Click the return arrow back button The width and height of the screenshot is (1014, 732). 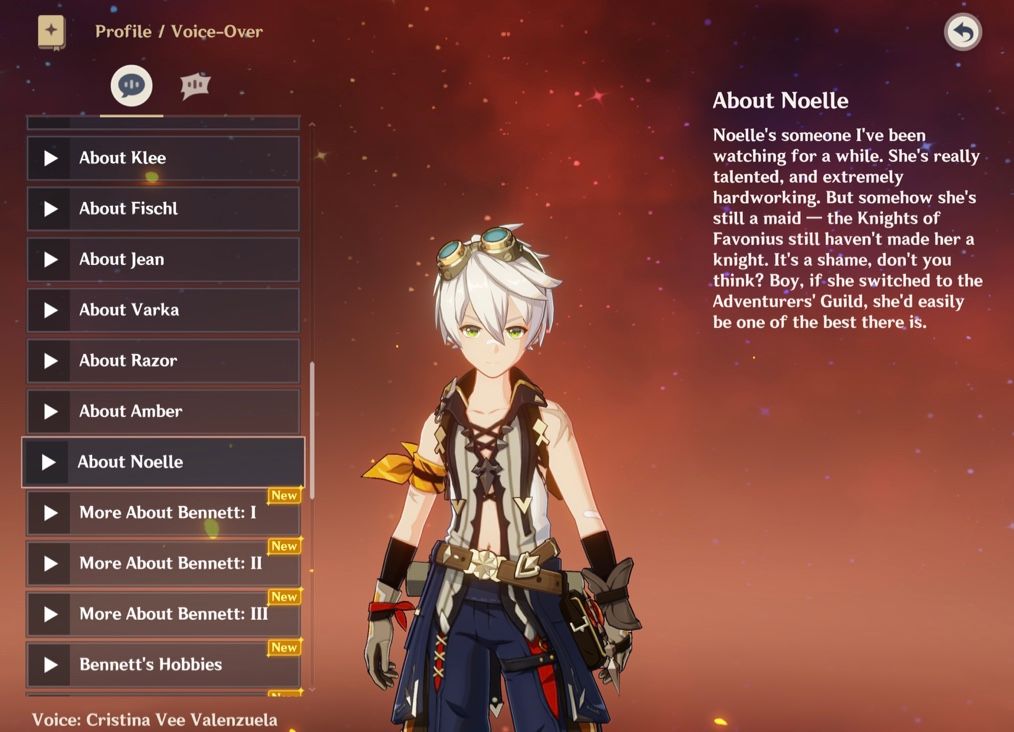[x=962, y=33]
